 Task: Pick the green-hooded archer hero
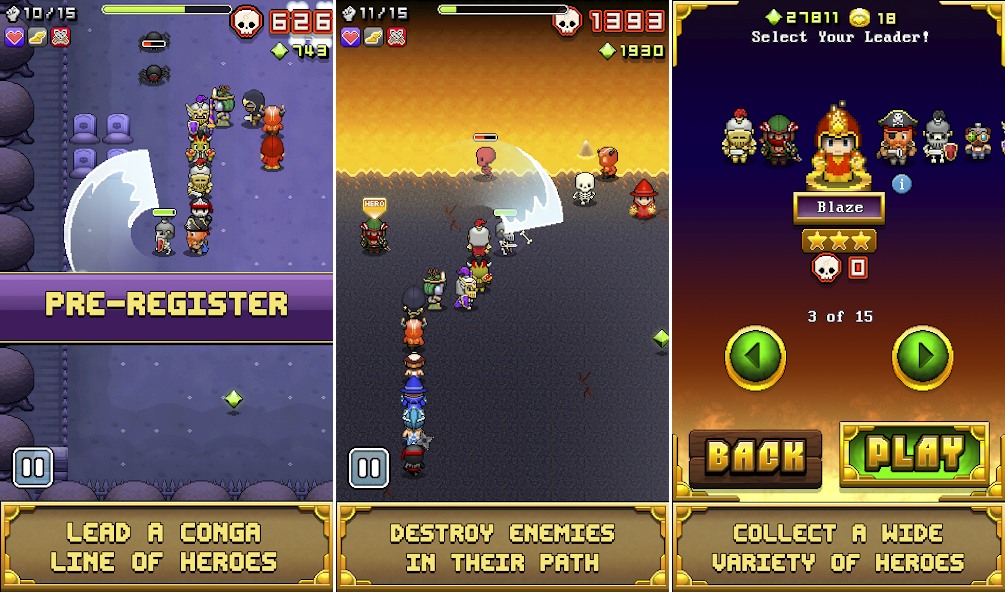tap(779, 139)
